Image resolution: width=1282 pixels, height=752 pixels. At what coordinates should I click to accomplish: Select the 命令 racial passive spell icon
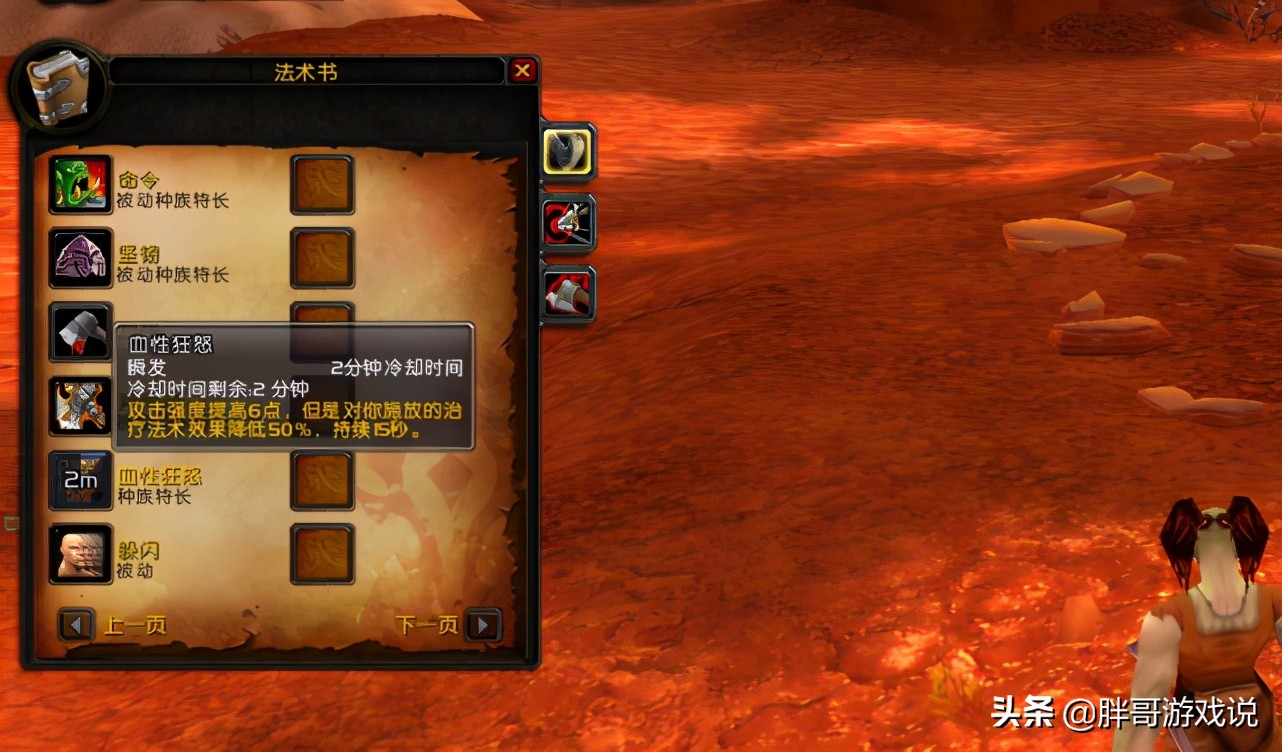80,185
